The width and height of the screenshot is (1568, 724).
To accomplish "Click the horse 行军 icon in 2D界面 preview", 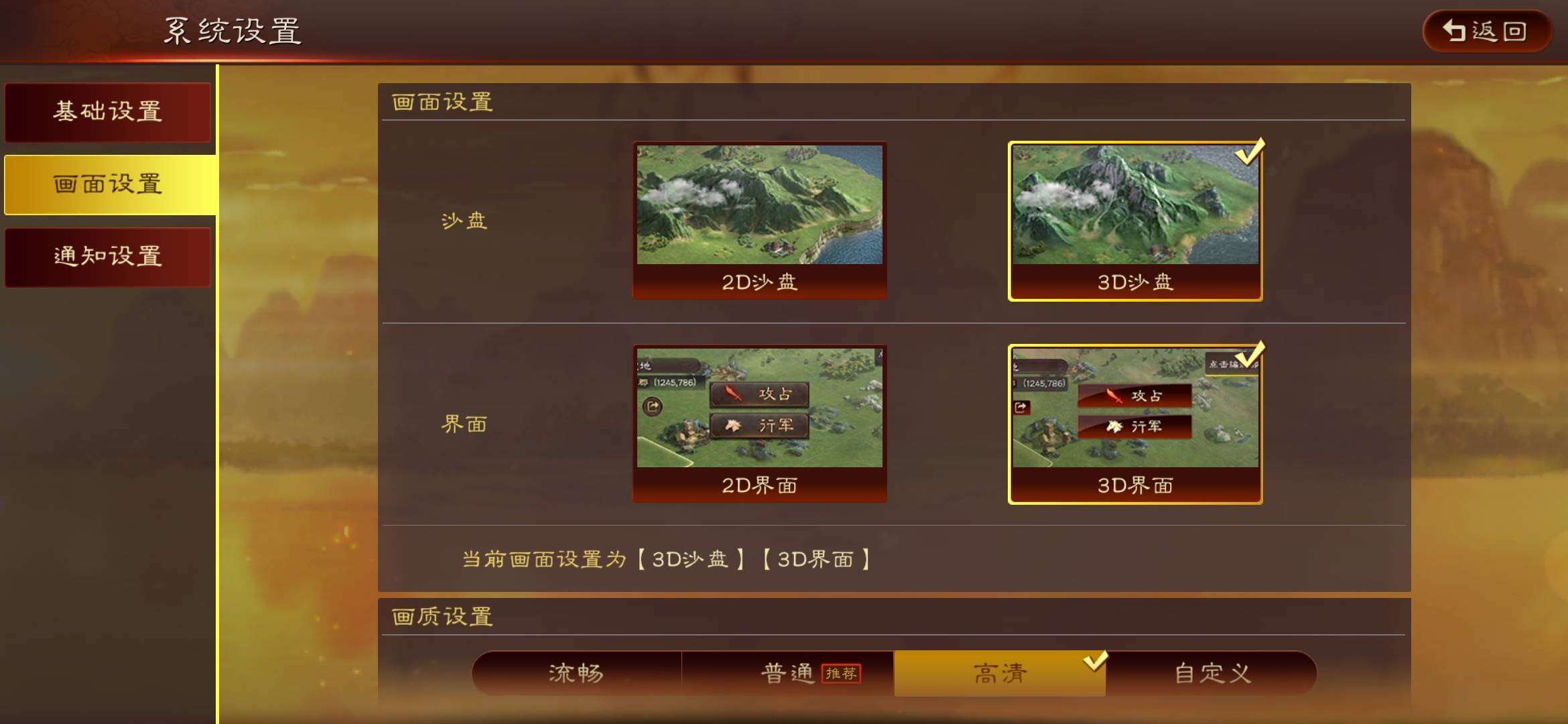I will [x=734, y=426].
